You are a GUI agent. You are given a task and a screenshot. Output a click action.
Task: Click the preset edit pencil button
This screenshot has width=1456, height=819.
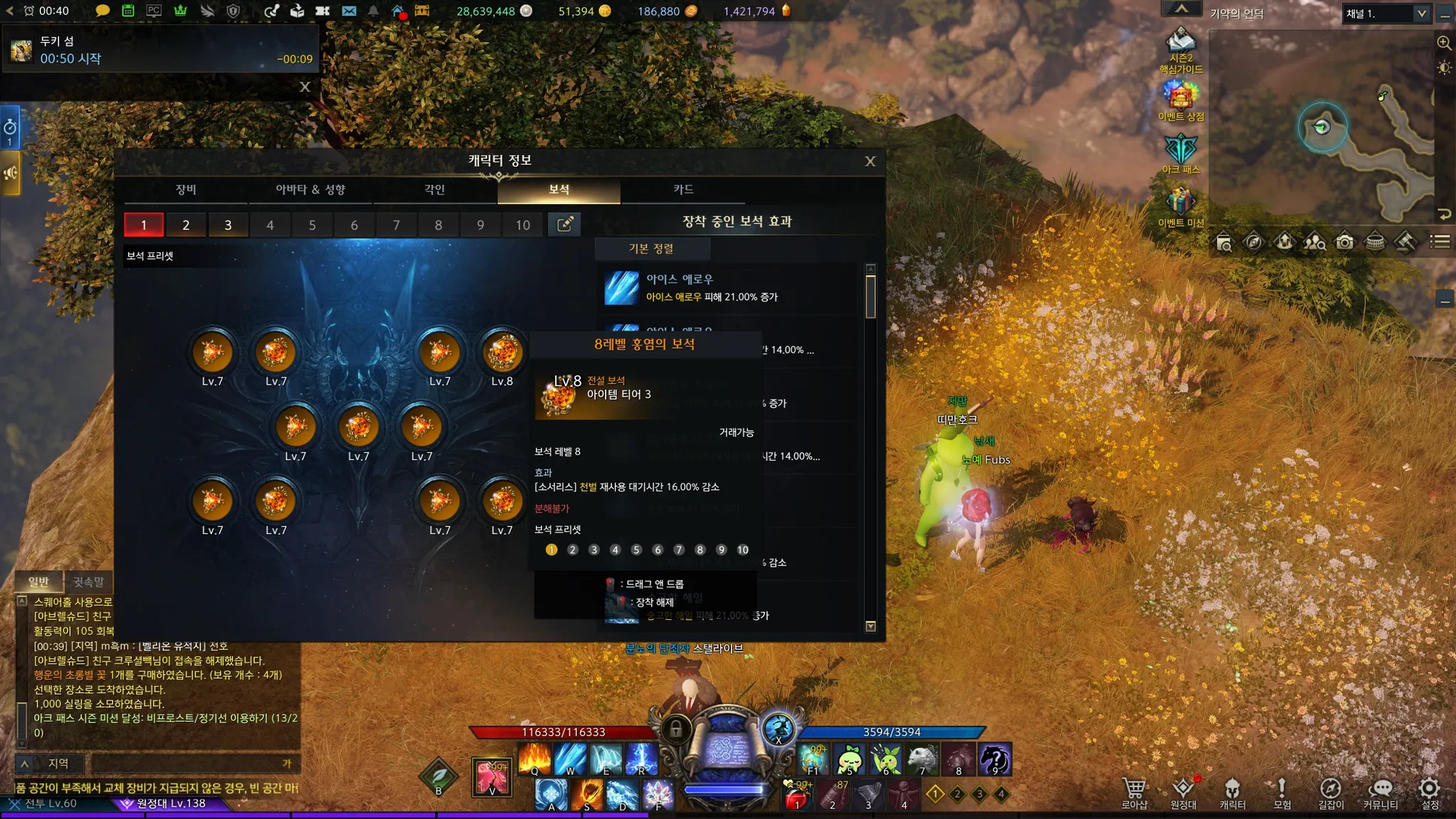click(x=564, y=225)
